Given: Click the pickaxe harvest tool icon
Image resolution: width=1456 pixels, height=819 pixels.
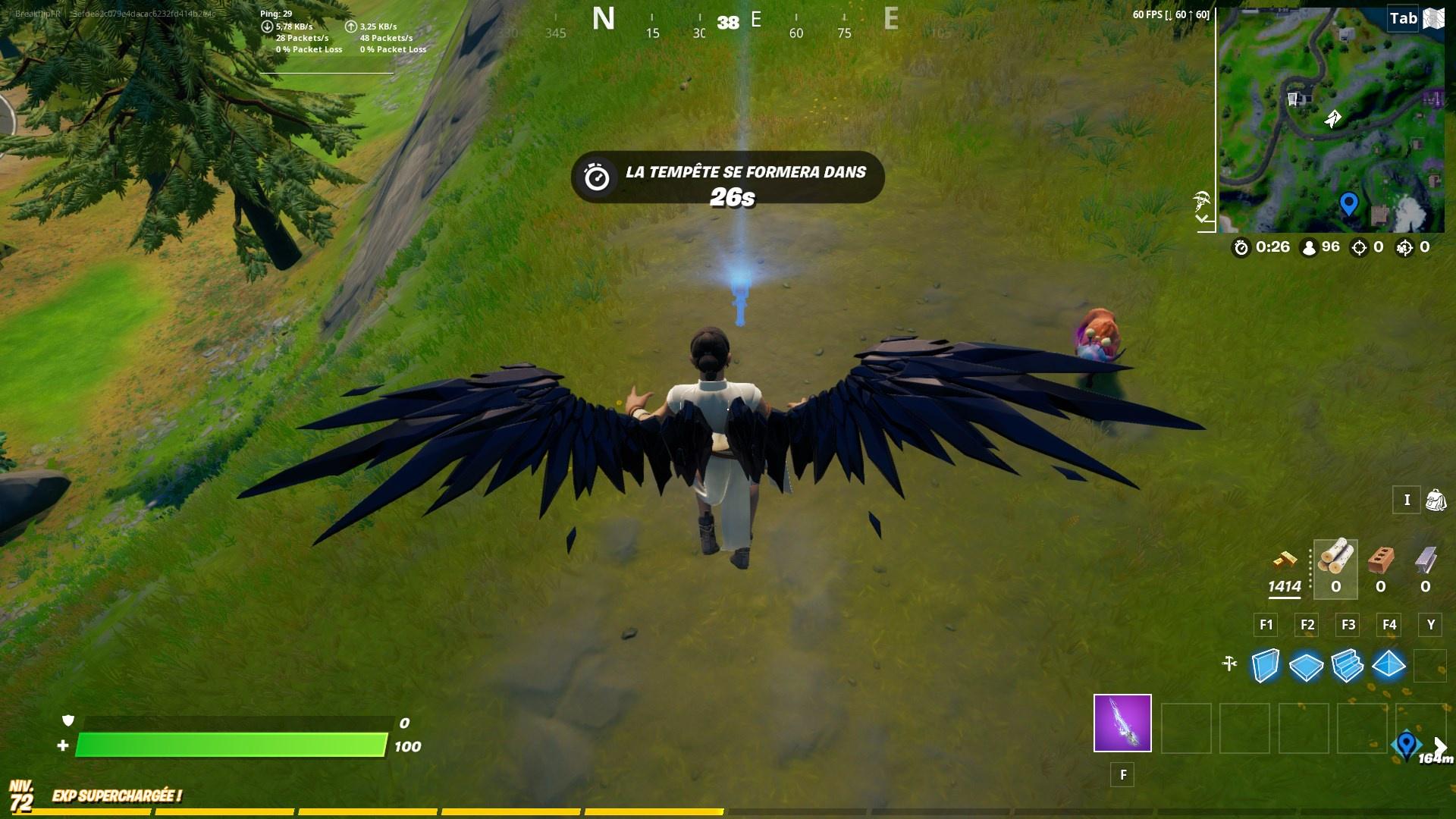Looking at the screenshot, I should pyautogui.click(x=1230, y=663).
